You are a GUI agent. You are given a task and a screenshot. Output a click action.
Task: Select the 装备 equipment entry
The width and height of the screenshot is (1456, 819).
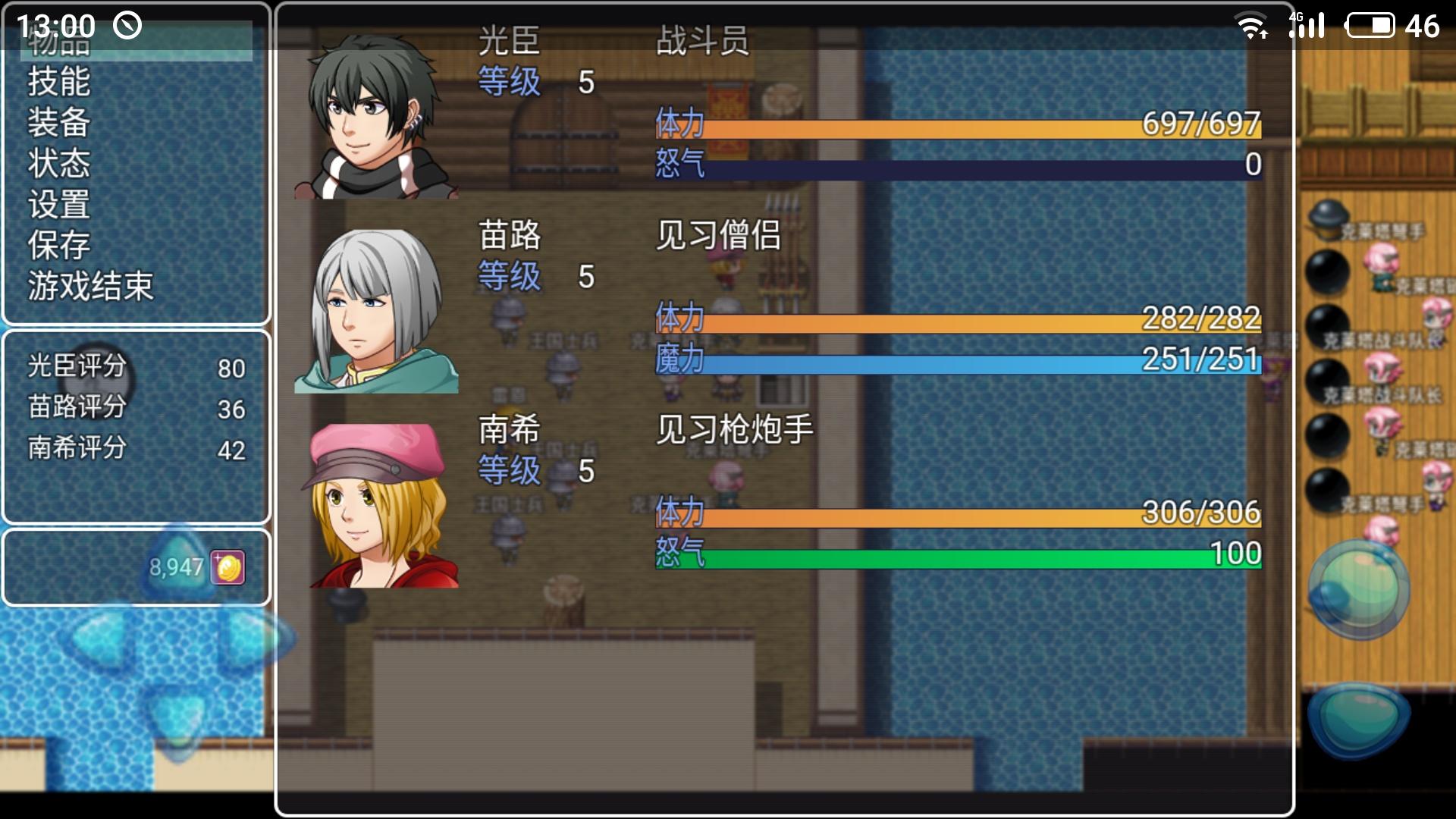[x=59, y=123]
